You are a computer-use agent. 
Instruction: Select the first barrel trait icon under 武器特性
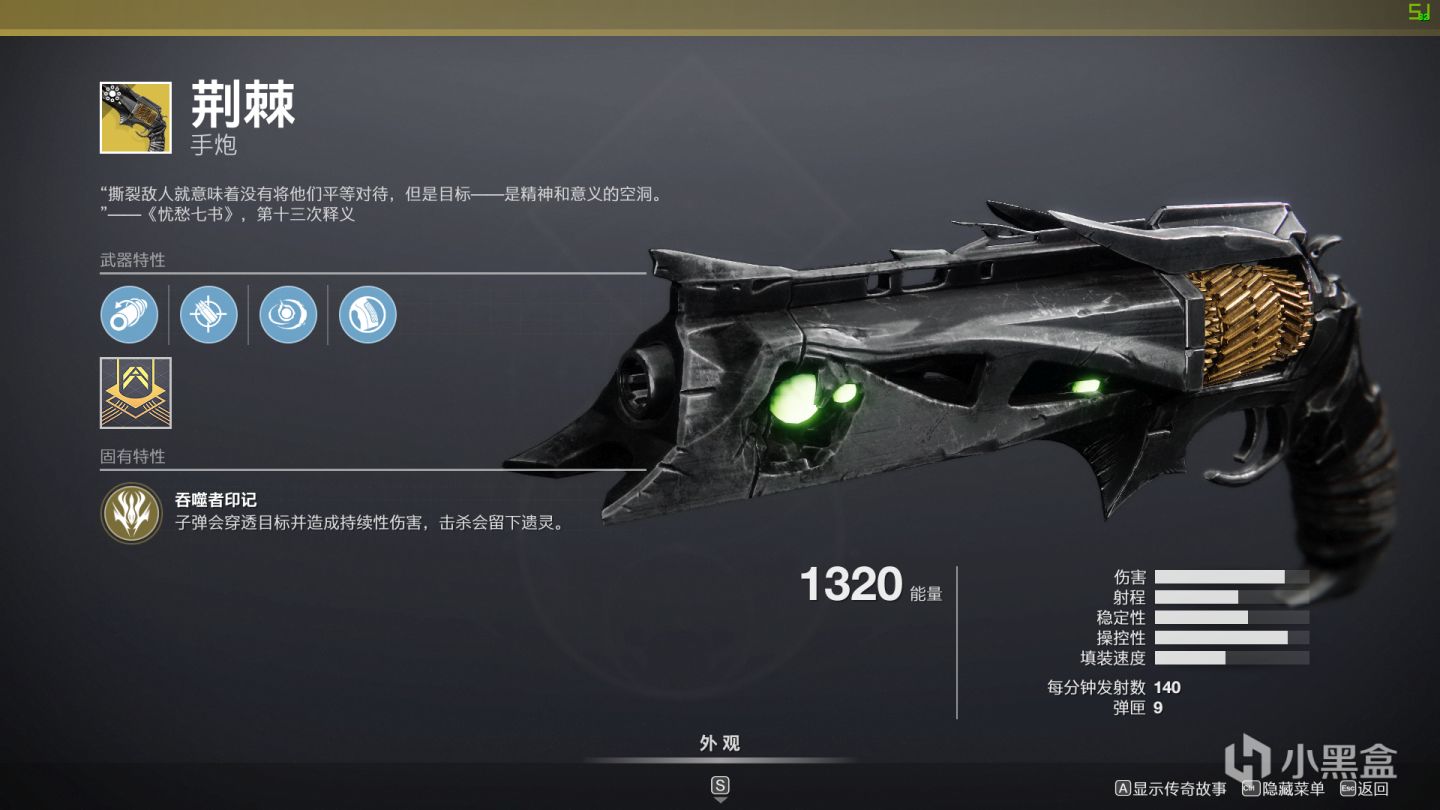(x=129, y=314)
